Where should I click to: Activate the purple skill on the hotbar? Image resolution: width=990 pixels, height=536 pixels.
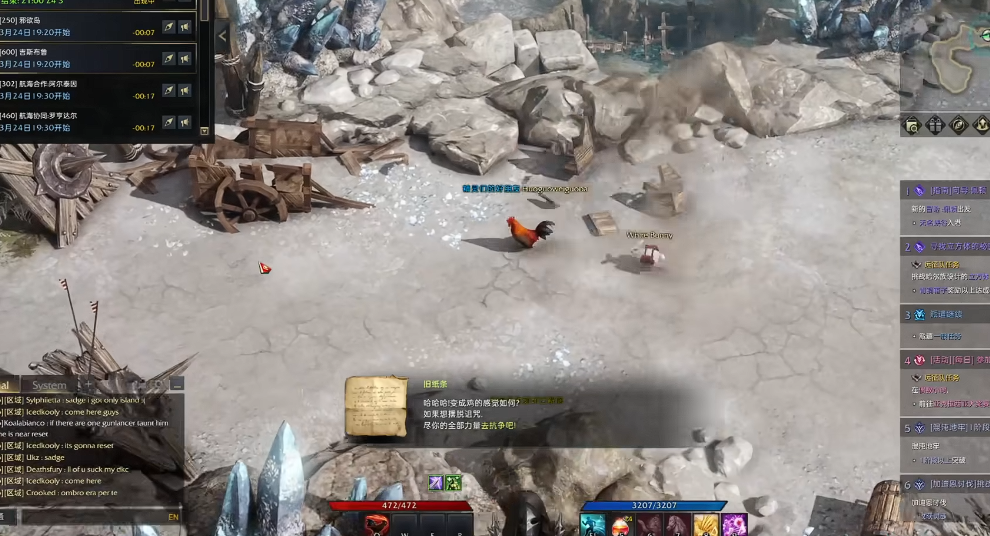(735, 525)
